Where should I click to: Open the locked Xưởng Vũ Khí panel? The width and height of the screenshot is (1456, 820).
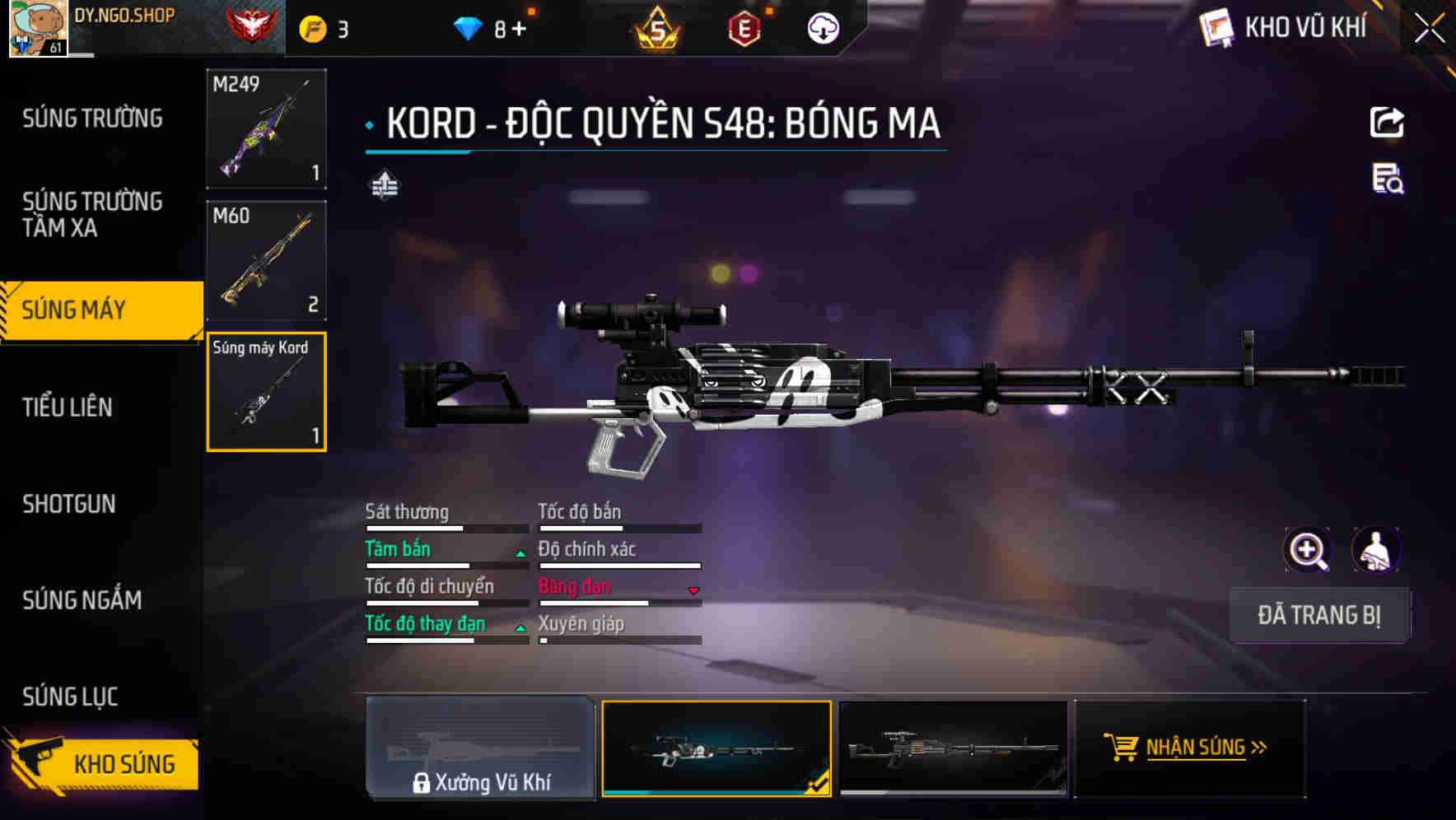(480, 748)
